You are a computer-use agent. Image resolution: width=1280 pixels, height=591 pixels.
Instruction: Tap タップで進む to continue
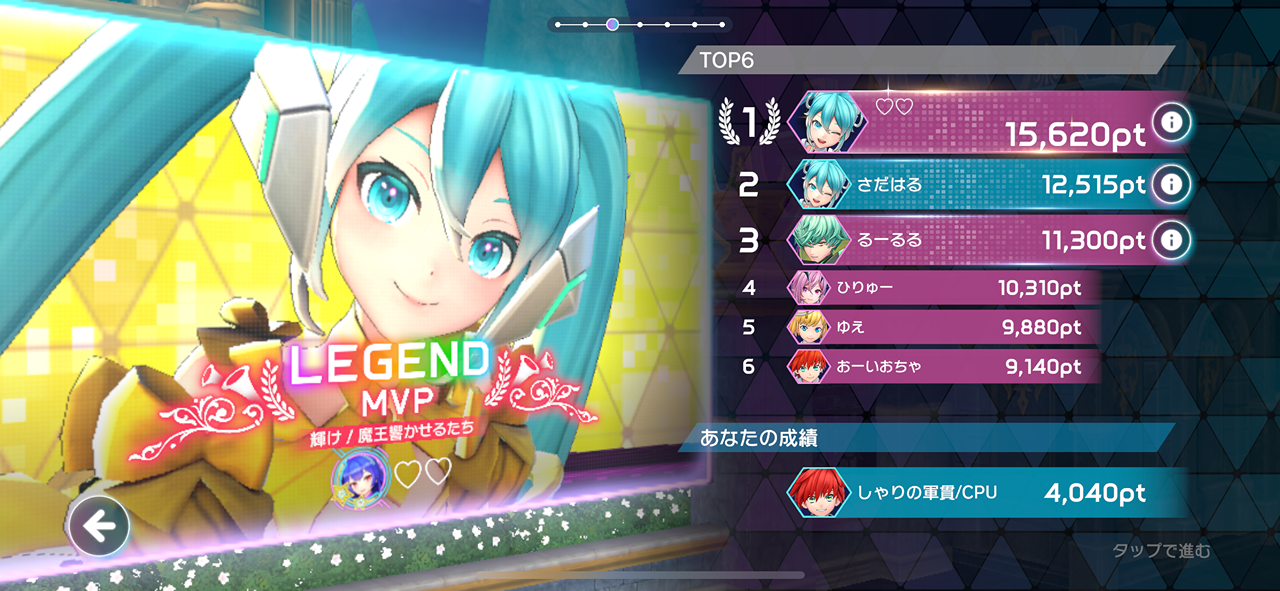[1161, 551]
